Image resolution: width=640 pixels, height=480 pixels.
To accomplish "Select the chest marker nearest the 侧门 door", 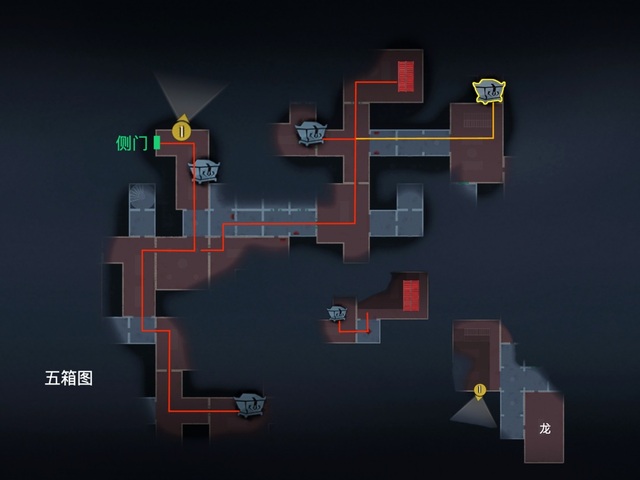I will [205, 171].
